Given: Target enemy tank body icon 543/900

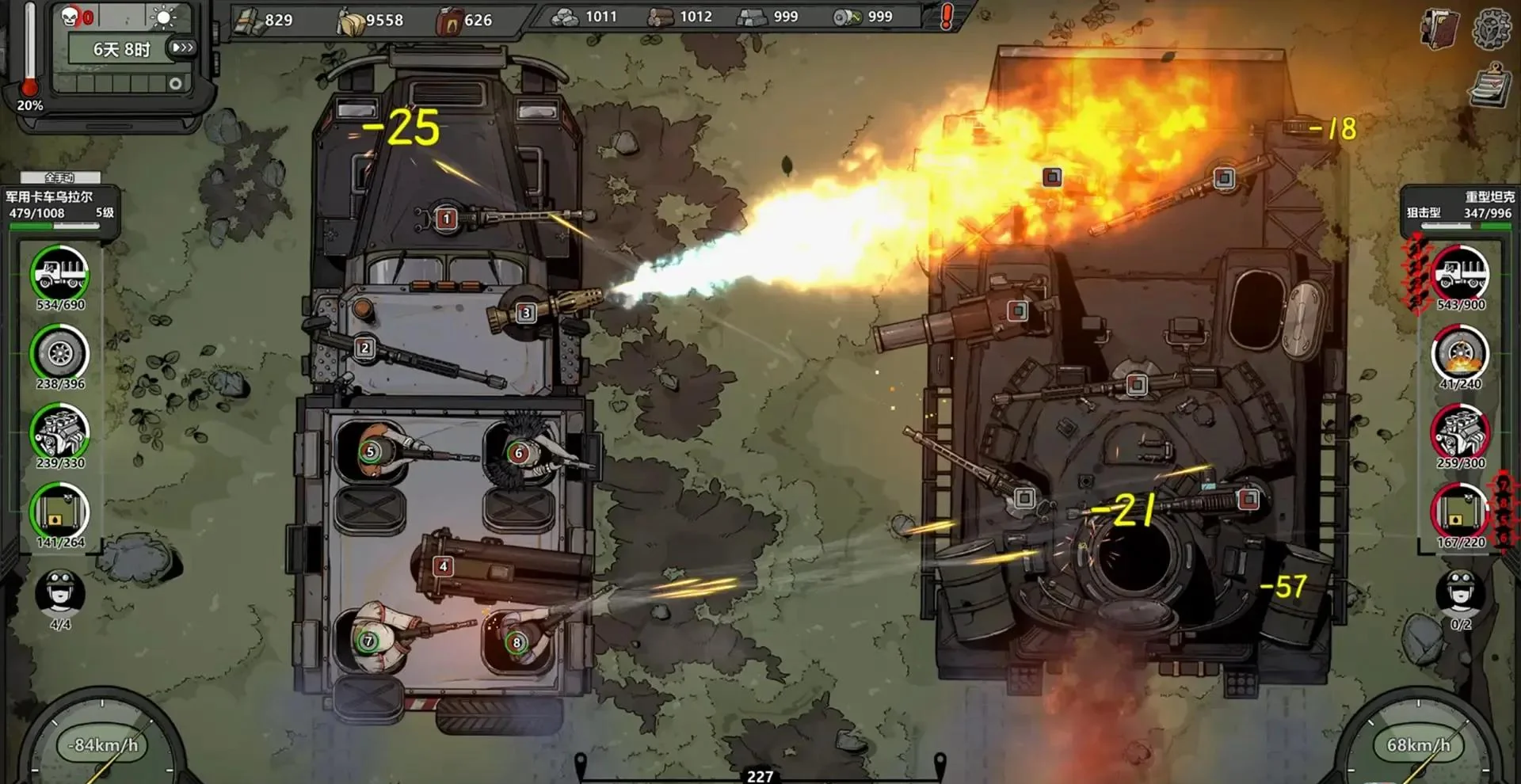Looking at the screenshot, I should (1461, 274).
